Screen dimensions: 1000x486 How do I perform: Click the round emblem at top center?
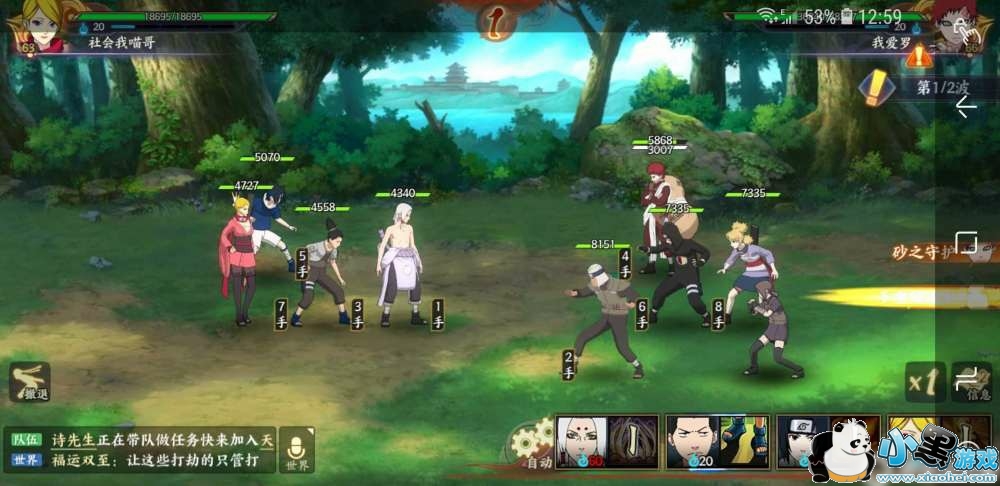coord(494,20)
